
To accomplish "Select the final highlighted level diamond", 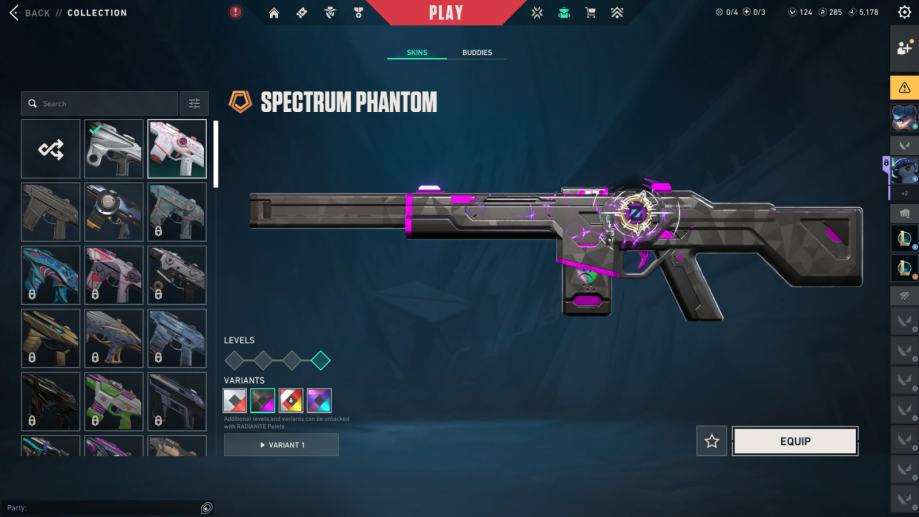I will pyautogui.click(x=320, y=361).
